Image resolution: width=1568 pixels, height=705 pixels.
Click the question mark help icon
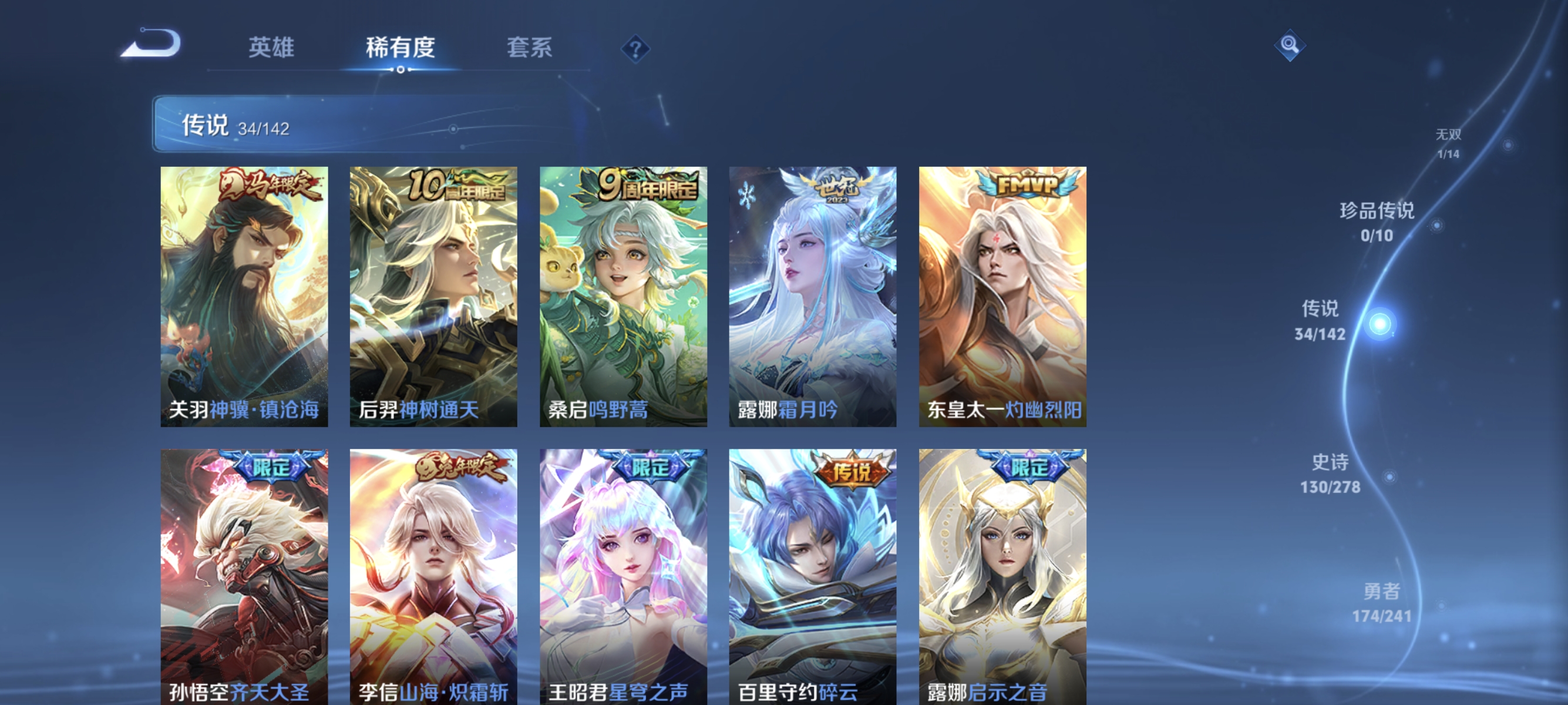point(635,50)
